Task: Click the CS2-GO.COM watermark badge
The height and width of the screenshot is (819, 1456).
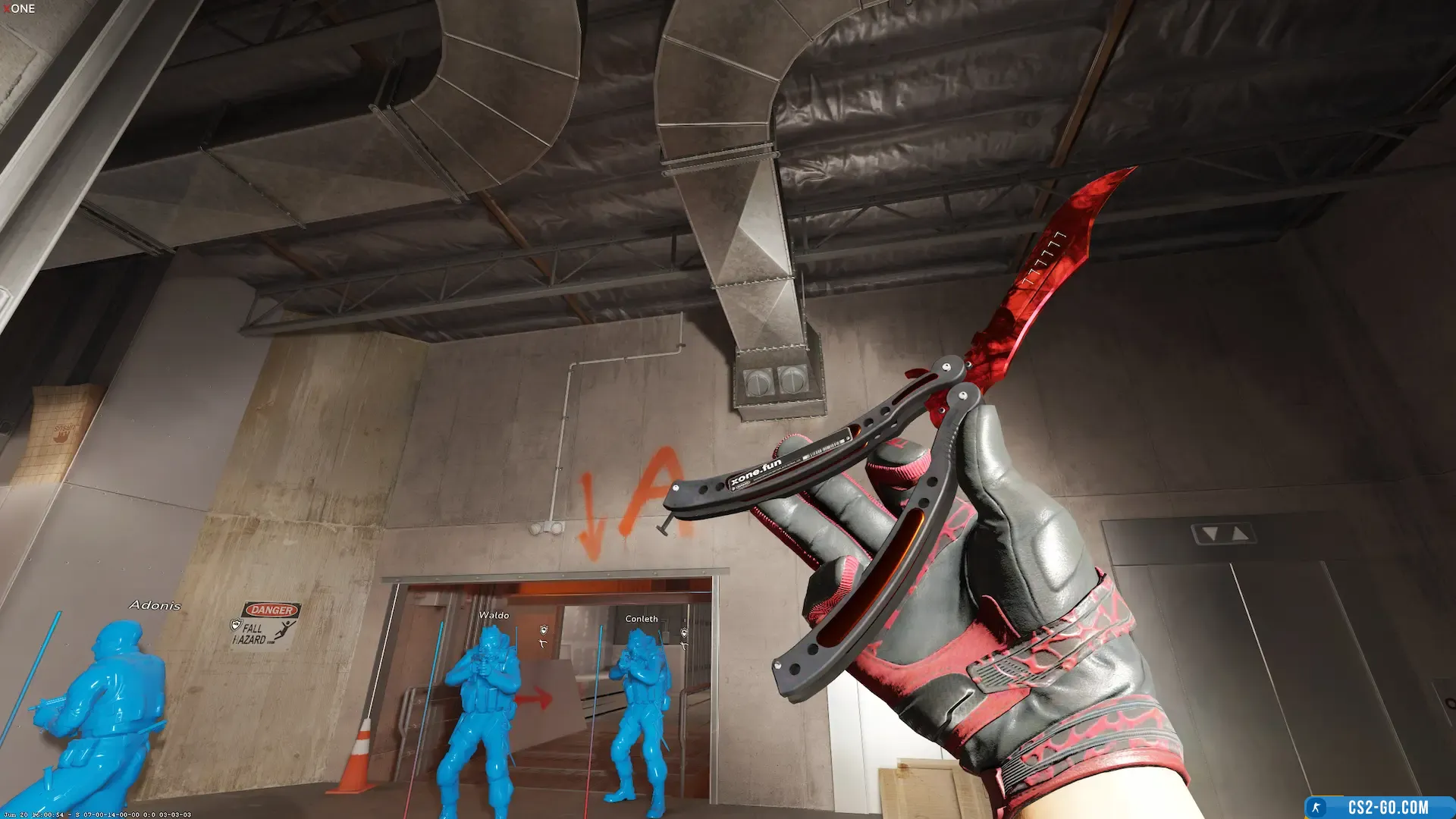Action: [1379, 808]
